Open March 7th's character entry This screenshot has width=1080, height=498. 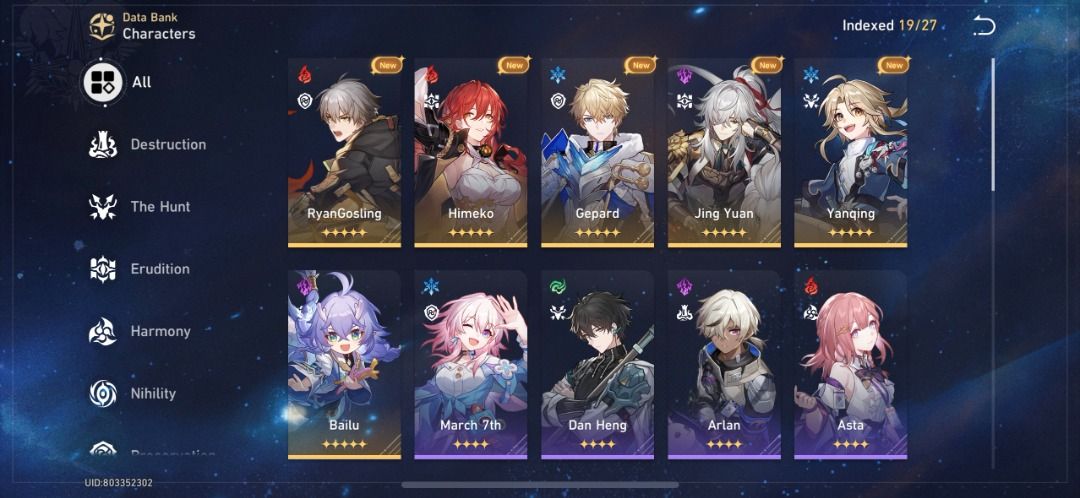tap(470, 364)
